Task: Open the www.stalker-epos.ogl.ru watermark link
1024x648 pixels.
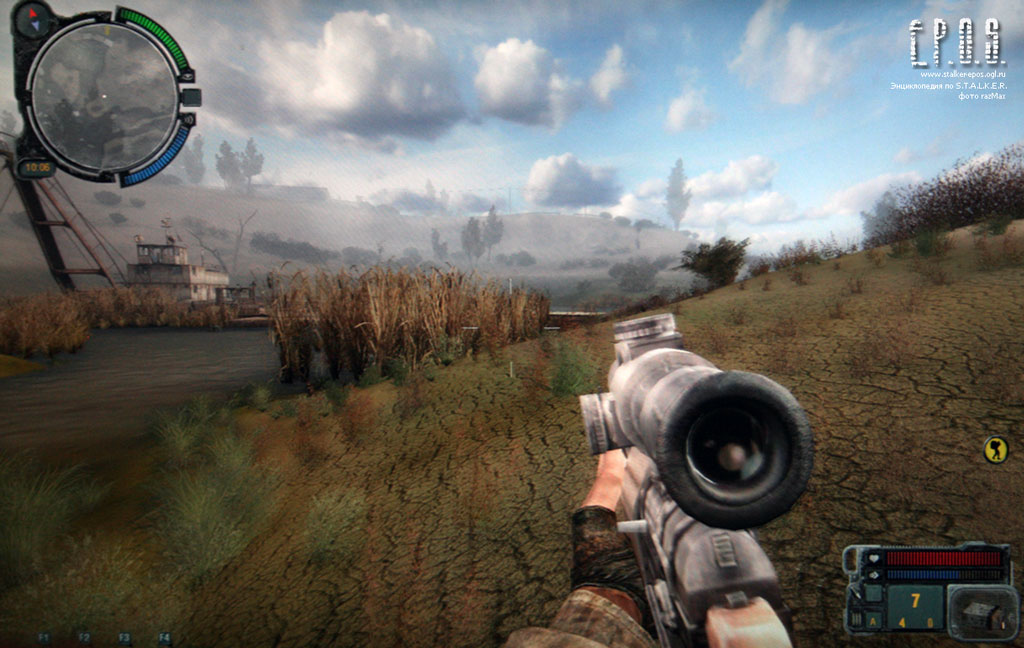Action: (970, 74)
